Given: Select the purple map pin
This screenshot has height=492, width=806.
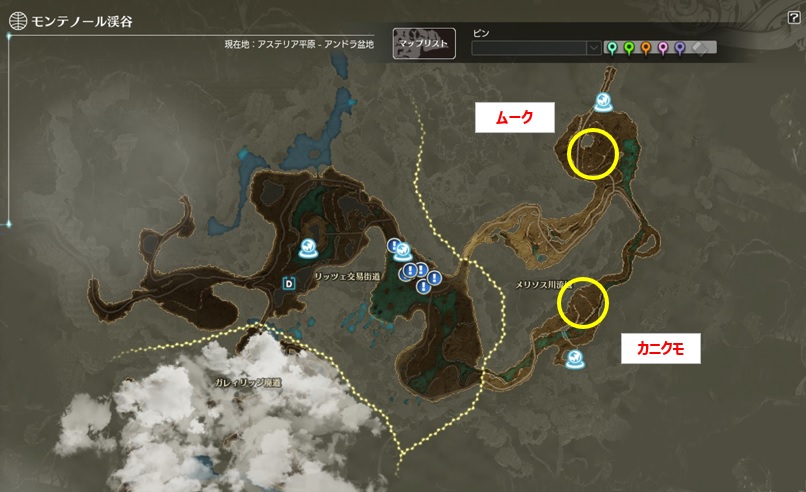Looking at the screenshot, I should click(x=679, y=47).
